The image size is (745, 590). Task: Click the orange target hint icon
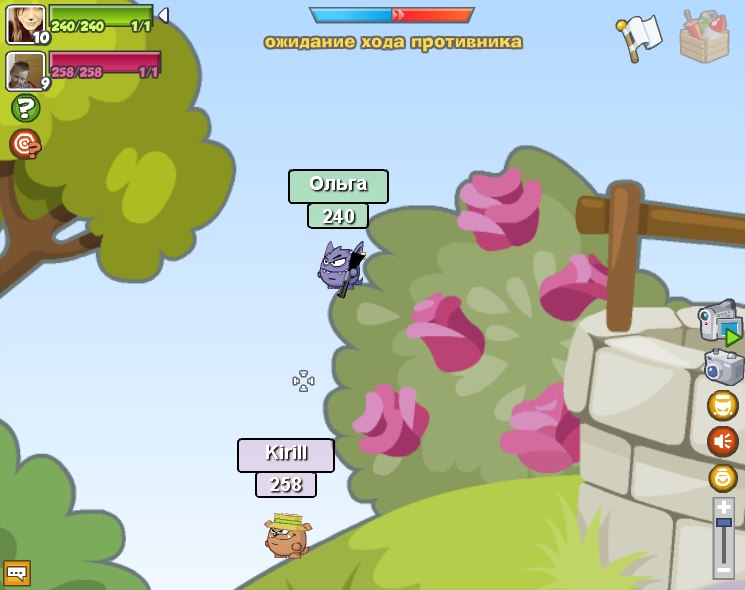[25, 144]
